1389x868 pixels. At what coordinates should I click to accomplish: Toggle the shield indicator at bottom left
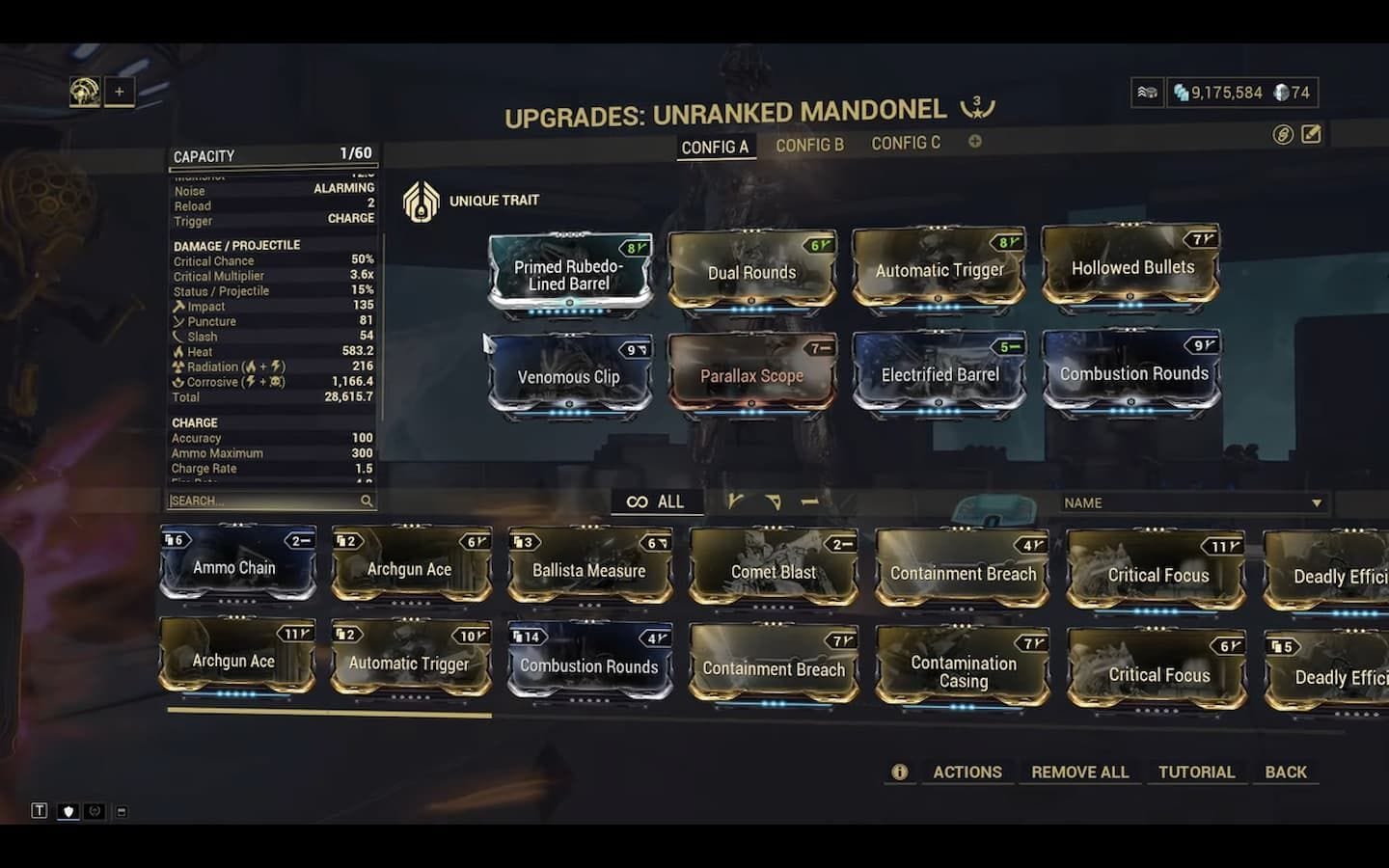(x=68, y=811)
